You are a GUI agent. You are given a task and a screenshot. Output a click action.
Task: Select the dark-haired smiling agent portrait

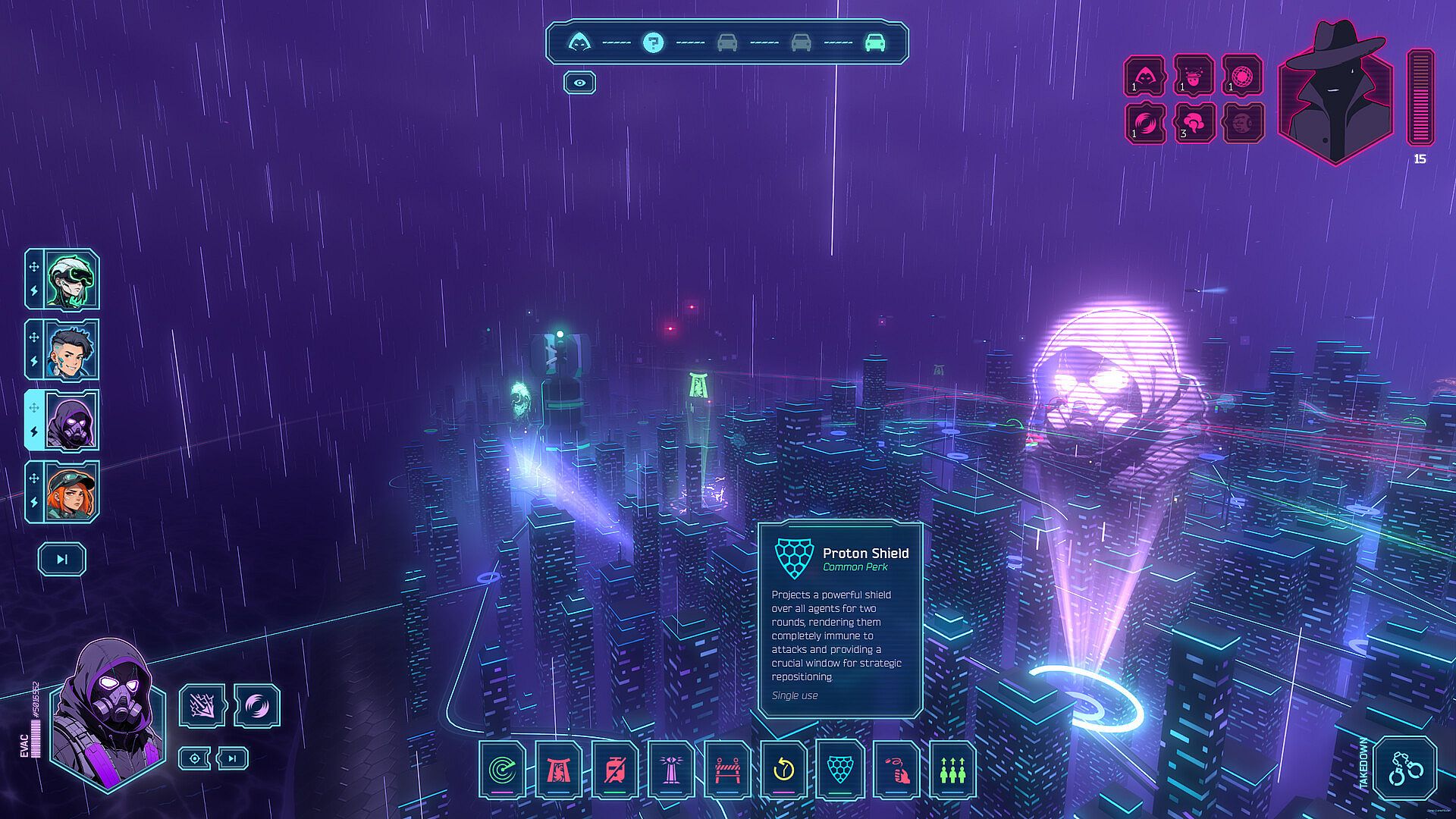click(71, 350)
